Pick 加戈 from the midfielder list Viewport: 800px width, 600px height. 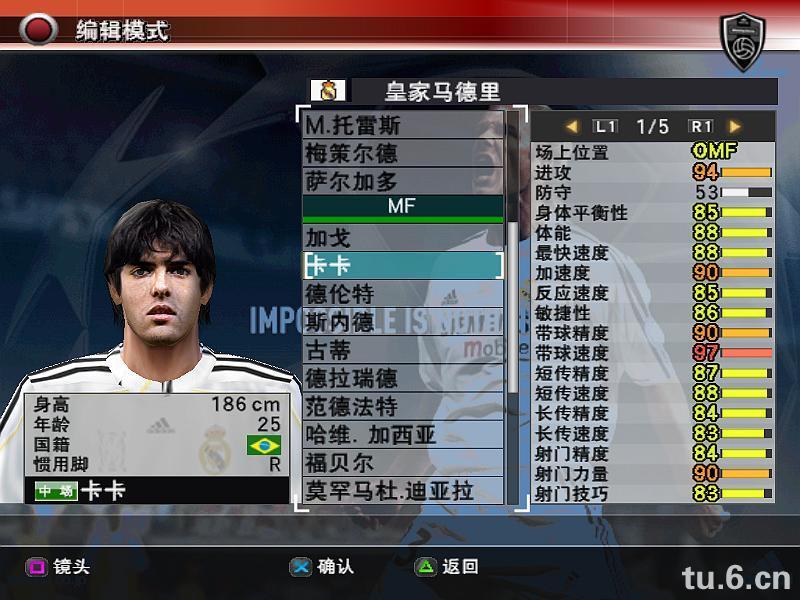(402, 238)
